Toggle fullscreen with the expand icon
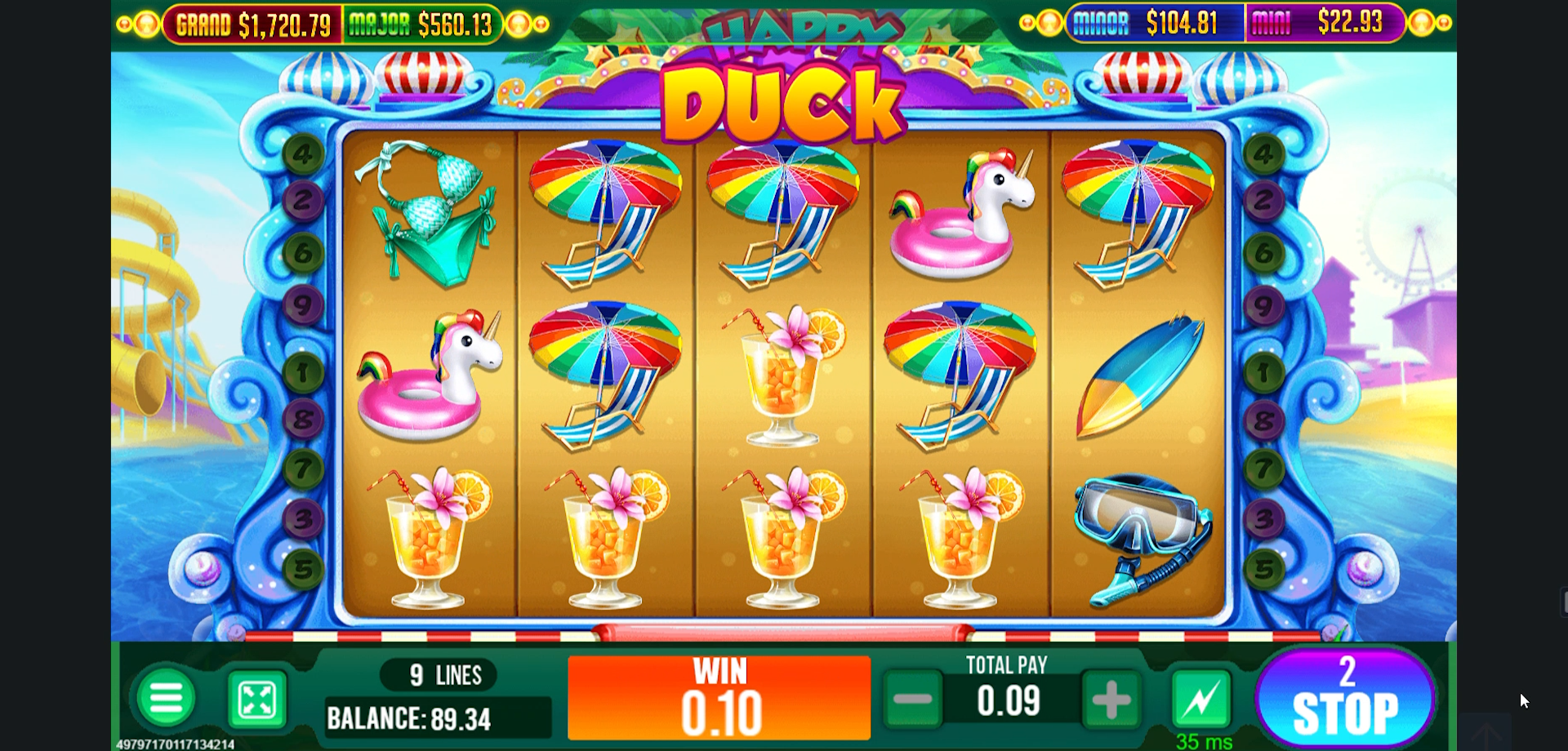Image resolution: width=1568 pixels, height=751 pixels. [256, 700]
